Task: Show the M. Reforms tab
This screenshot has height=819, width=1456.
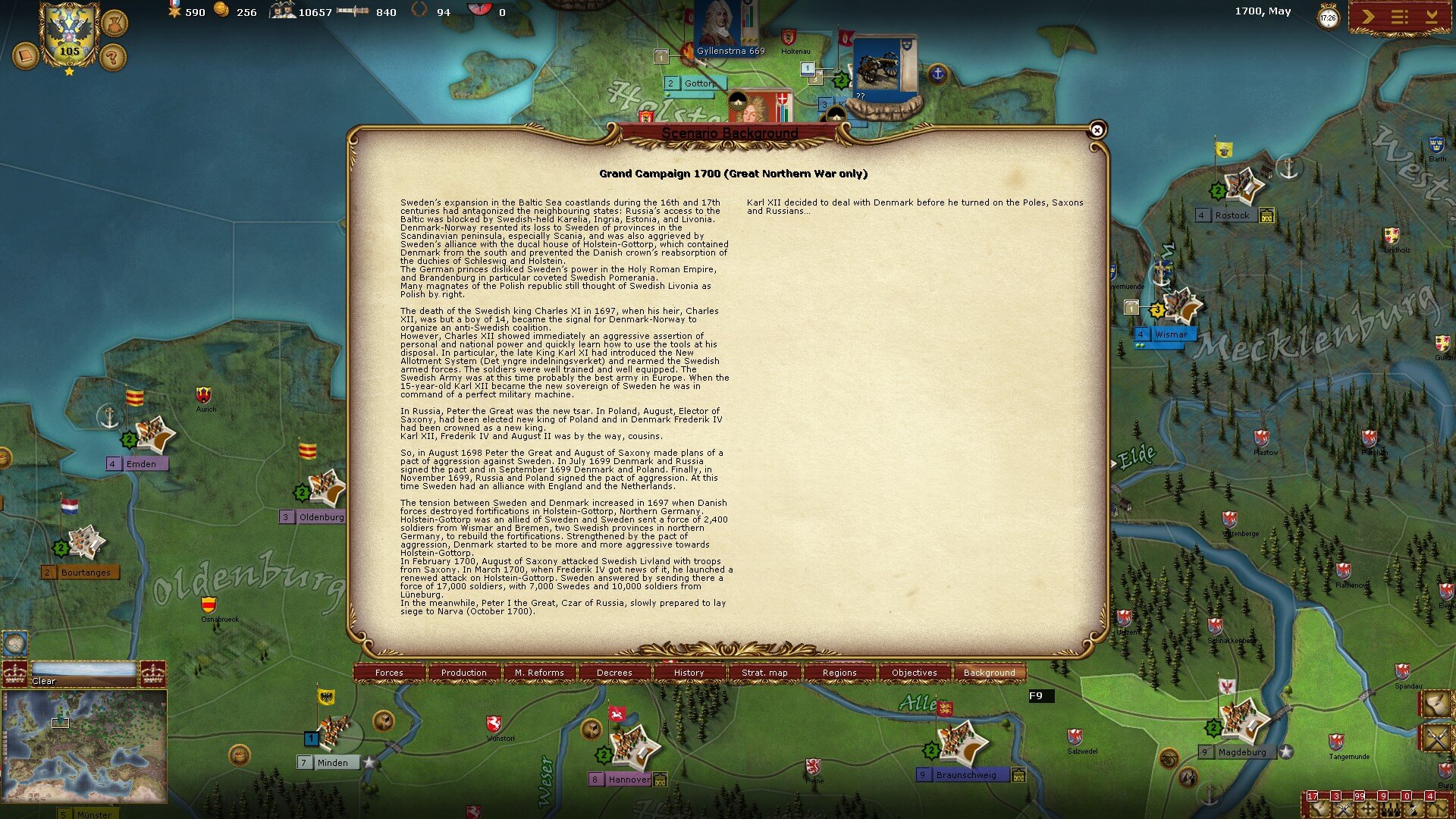Action: 539,673
